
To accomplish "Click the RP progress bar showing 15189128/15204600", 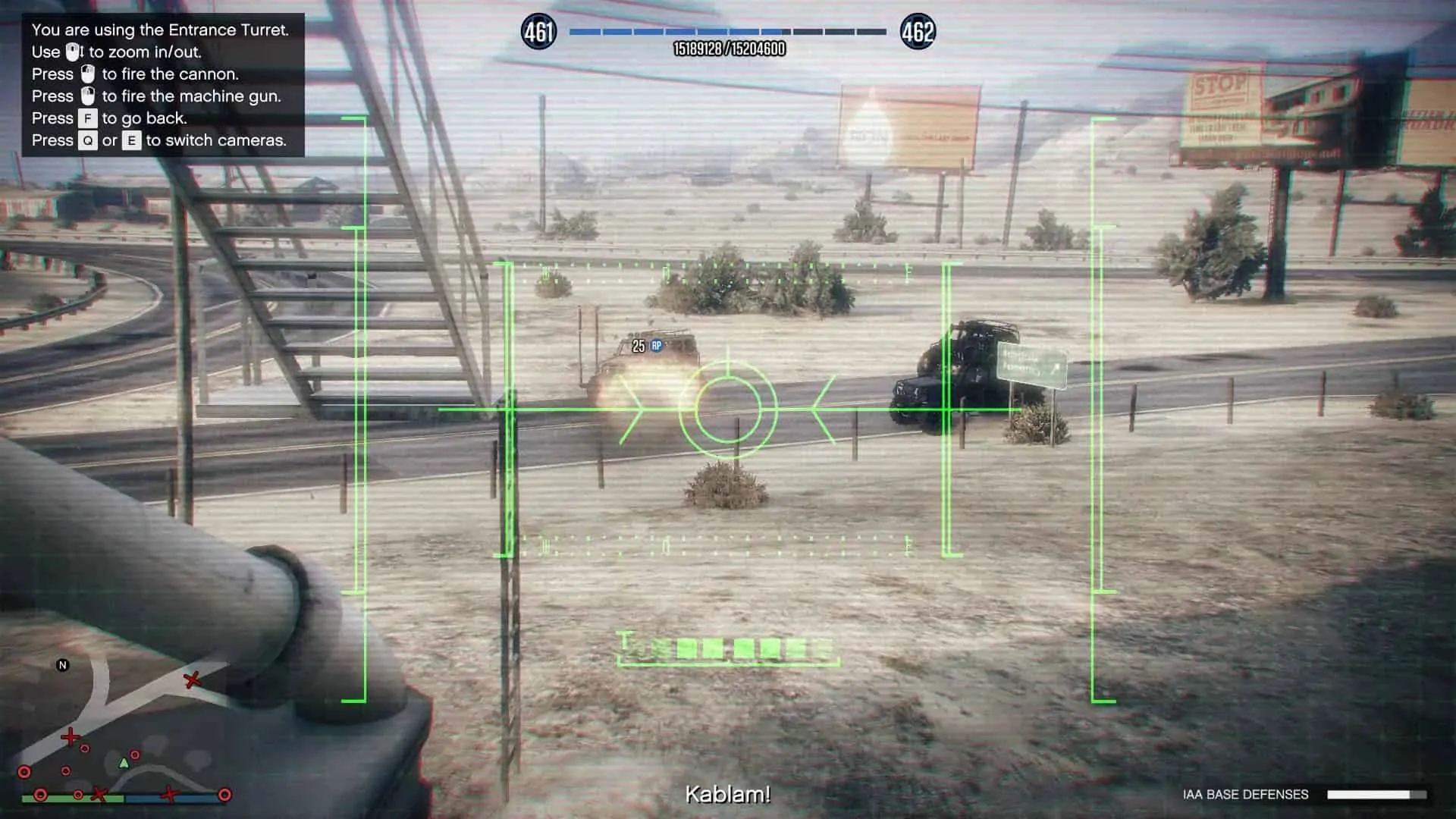I will click(x=727, y=33).
